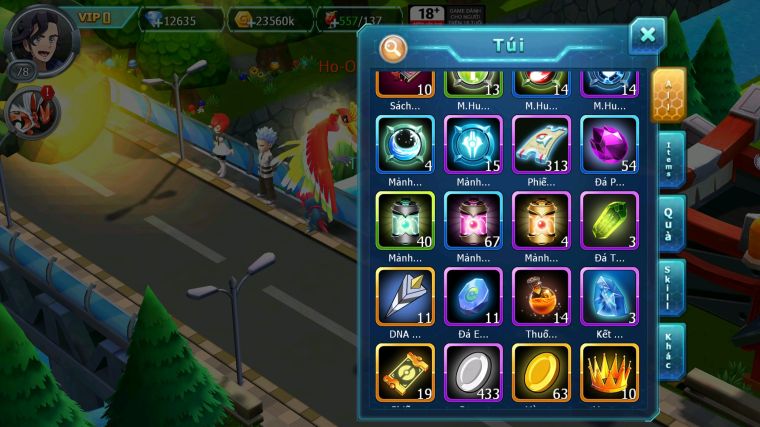Pick the blue Đá E... stone slot

tap(473, 297)
